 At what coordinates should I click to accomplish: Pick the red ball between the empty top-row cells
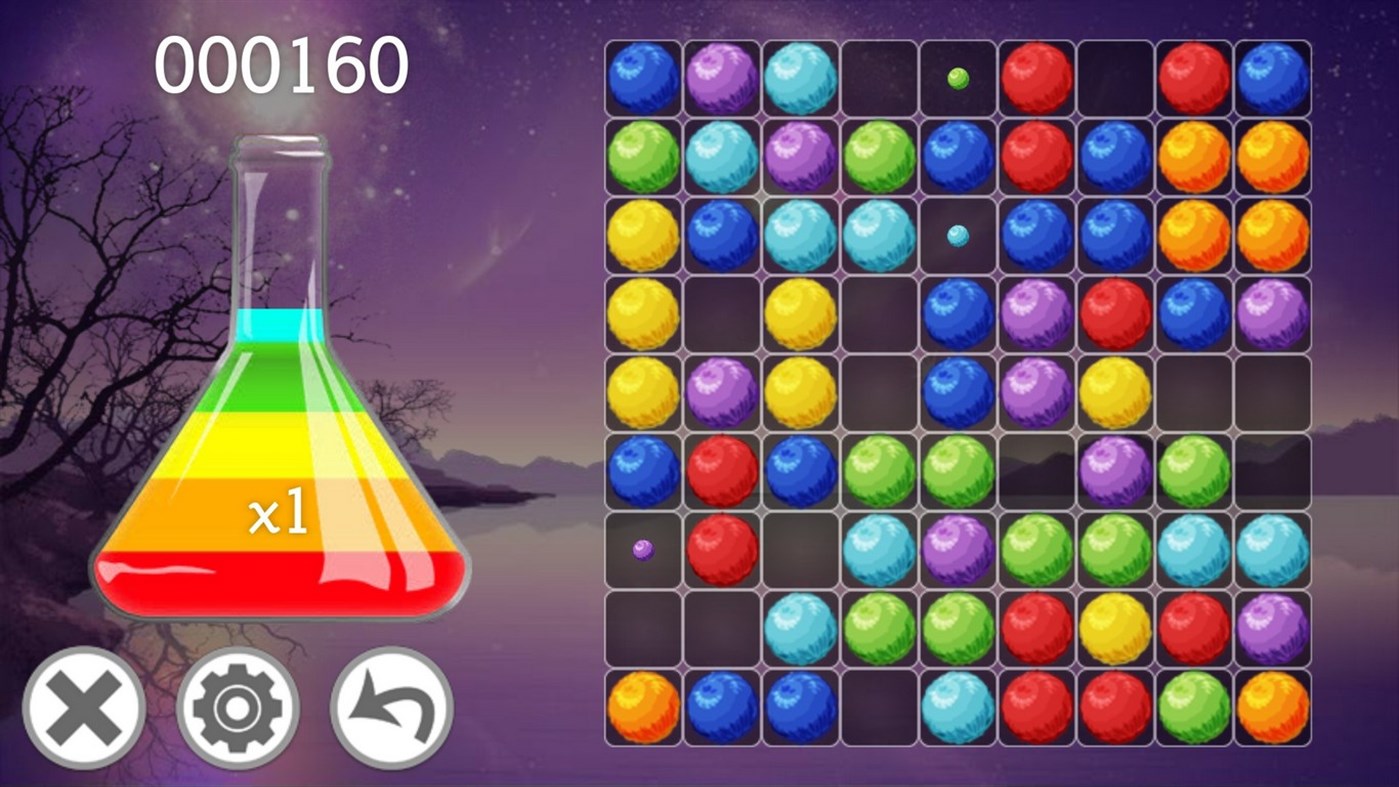(x=1037, y=78)
